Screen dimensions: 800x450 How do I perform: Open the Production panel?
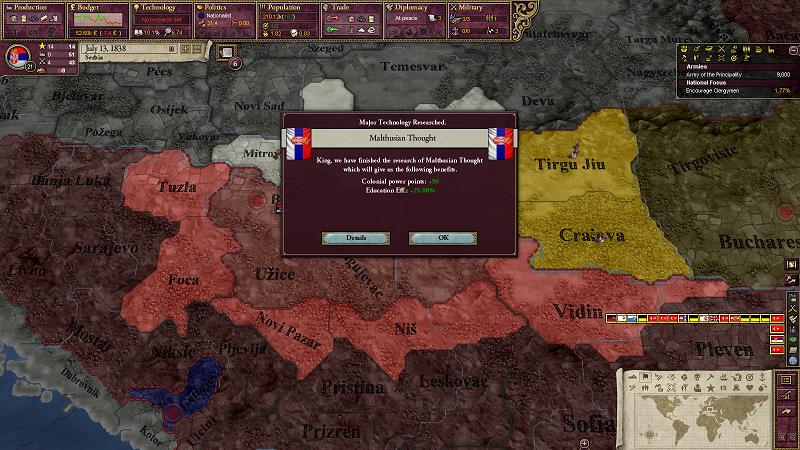(x=32, y=7)
